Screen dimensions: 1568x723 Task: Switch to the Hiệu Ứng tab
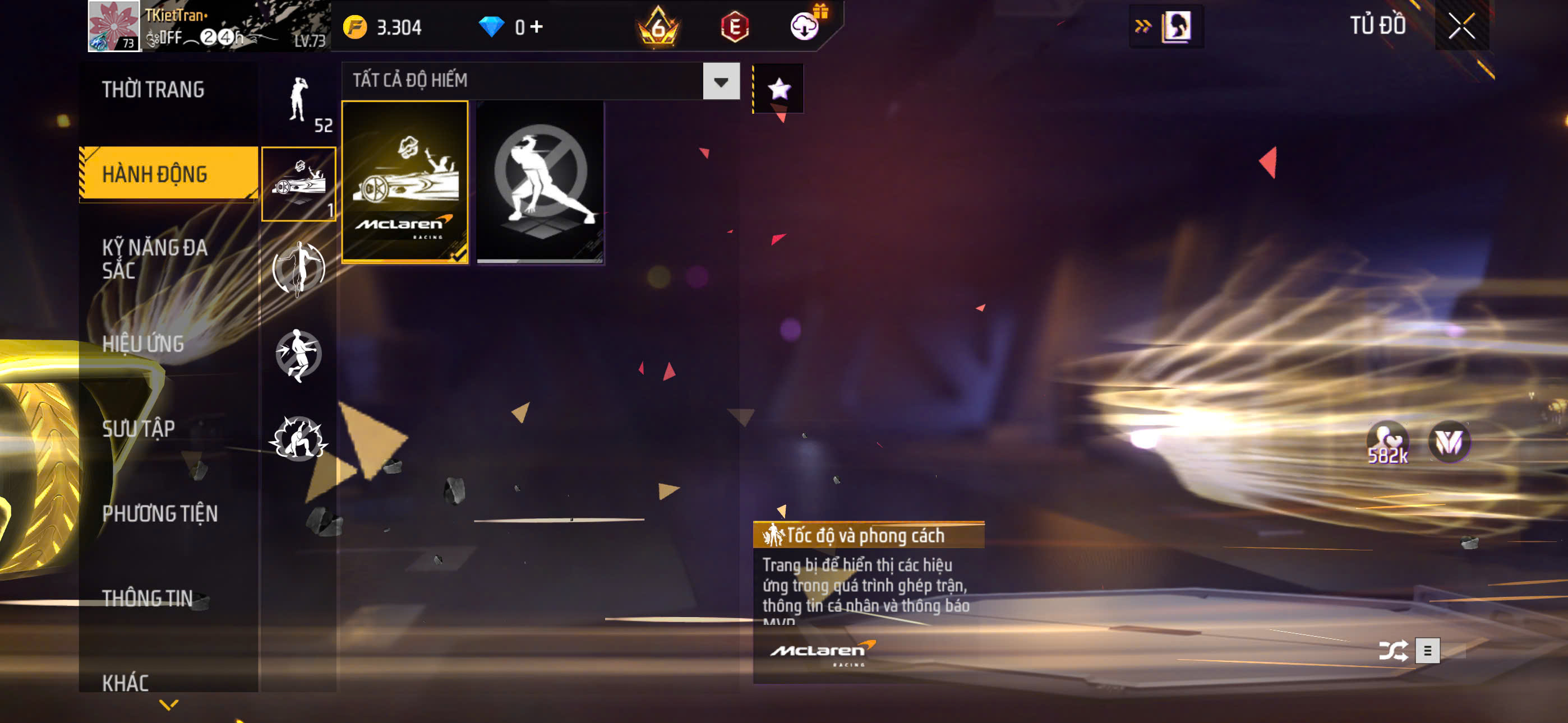pyautogui.click(x=143, y=344)
